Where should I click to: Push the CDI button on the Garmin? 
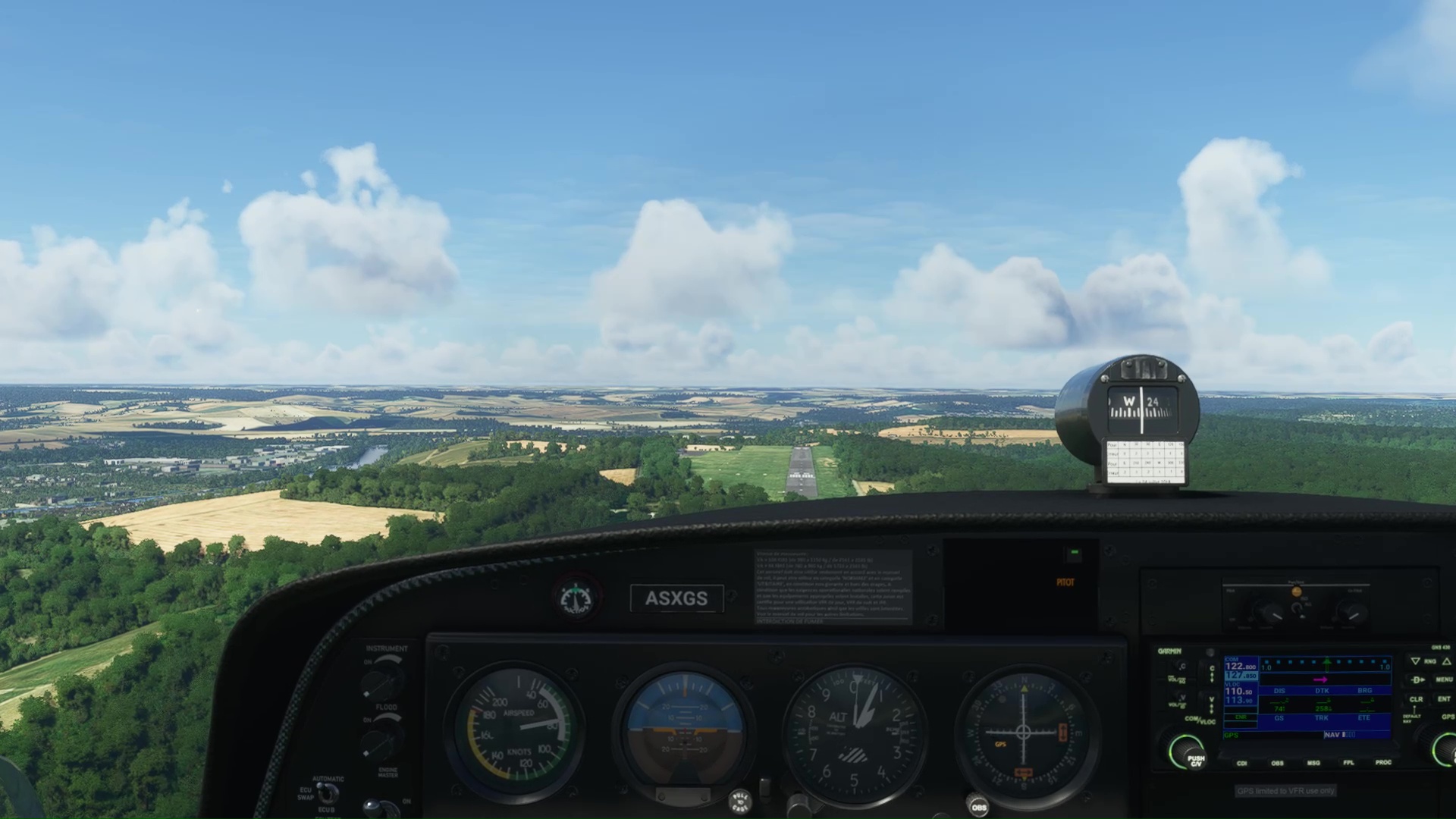pyautogui.click(x=1242, y=763)
